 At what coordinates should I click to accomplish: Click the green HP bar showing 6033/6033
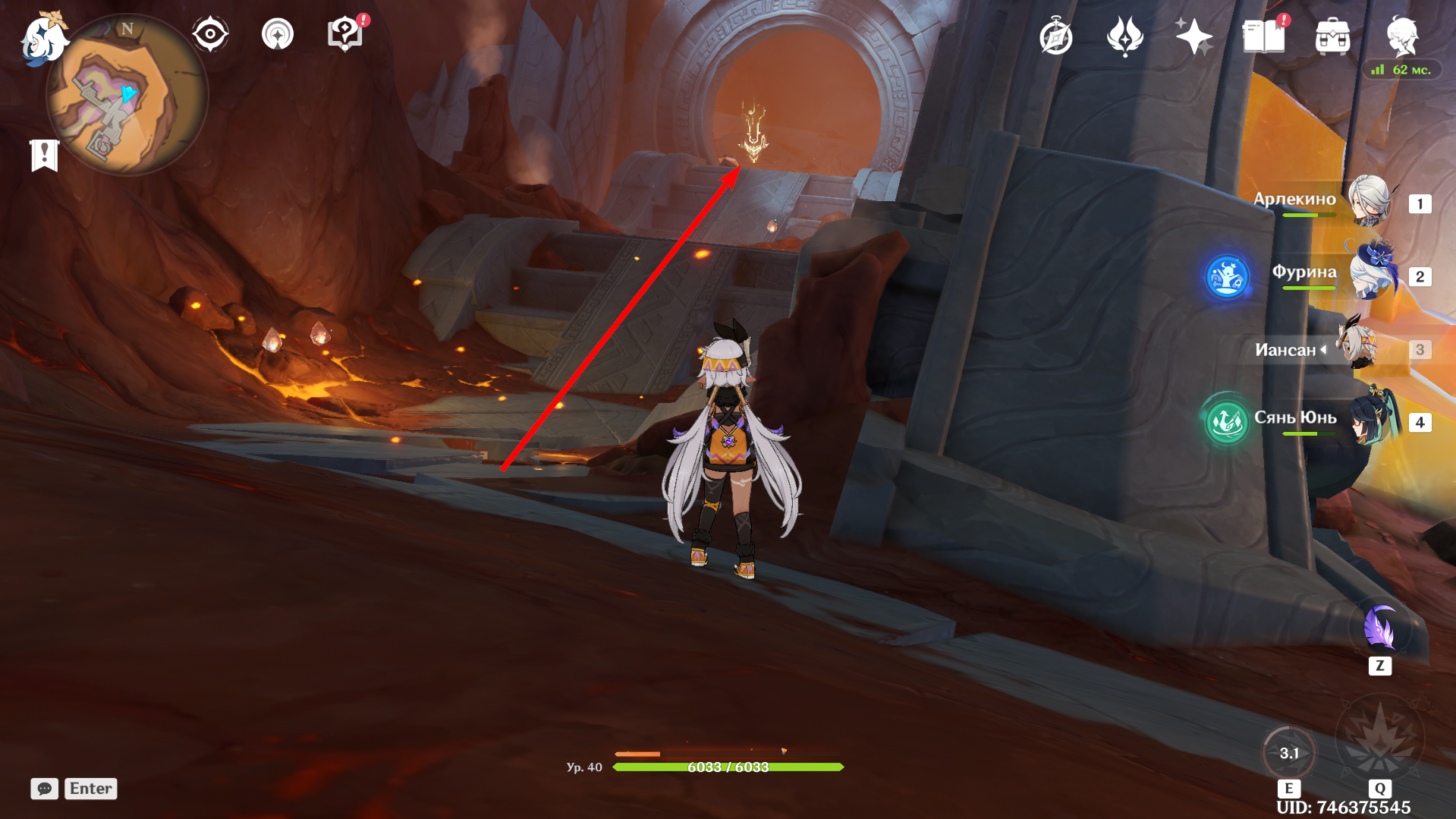tap(730, 767)
